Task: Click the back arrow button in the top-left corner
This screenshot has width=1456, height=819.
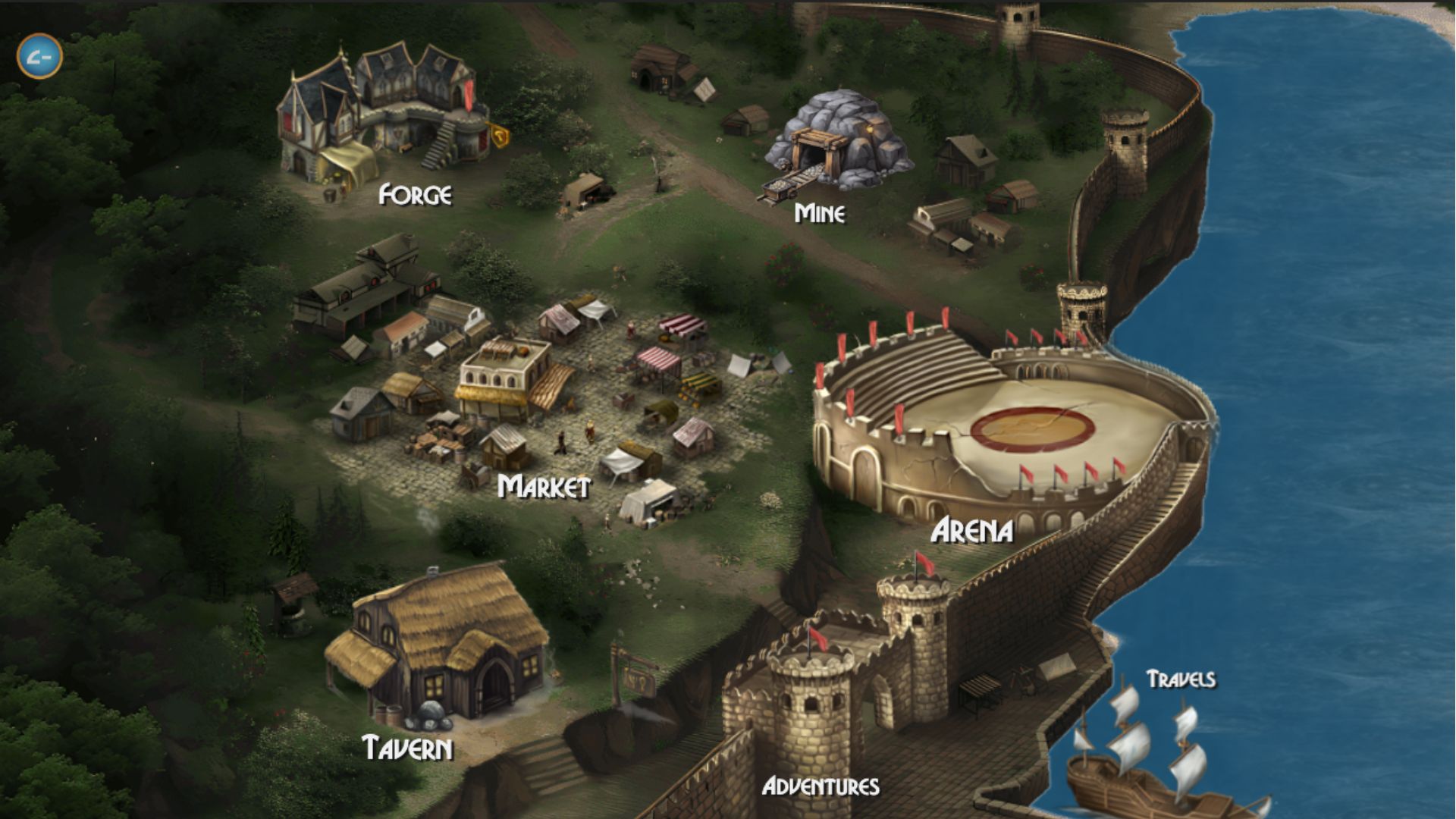Action: (x=40, y=56)
